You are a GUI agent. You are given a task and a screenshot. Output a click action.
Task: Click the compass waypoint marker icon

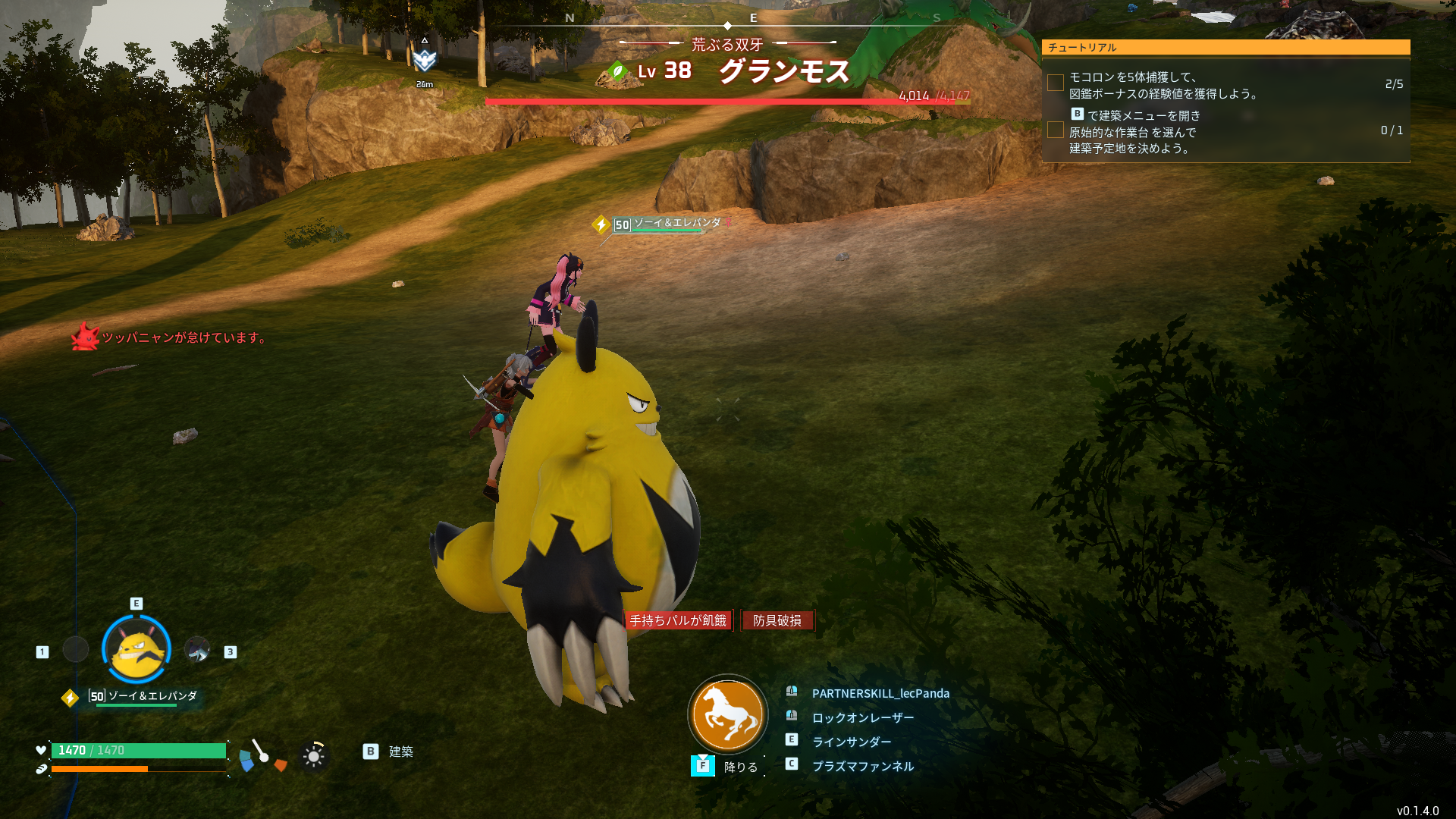pos(425,59)
